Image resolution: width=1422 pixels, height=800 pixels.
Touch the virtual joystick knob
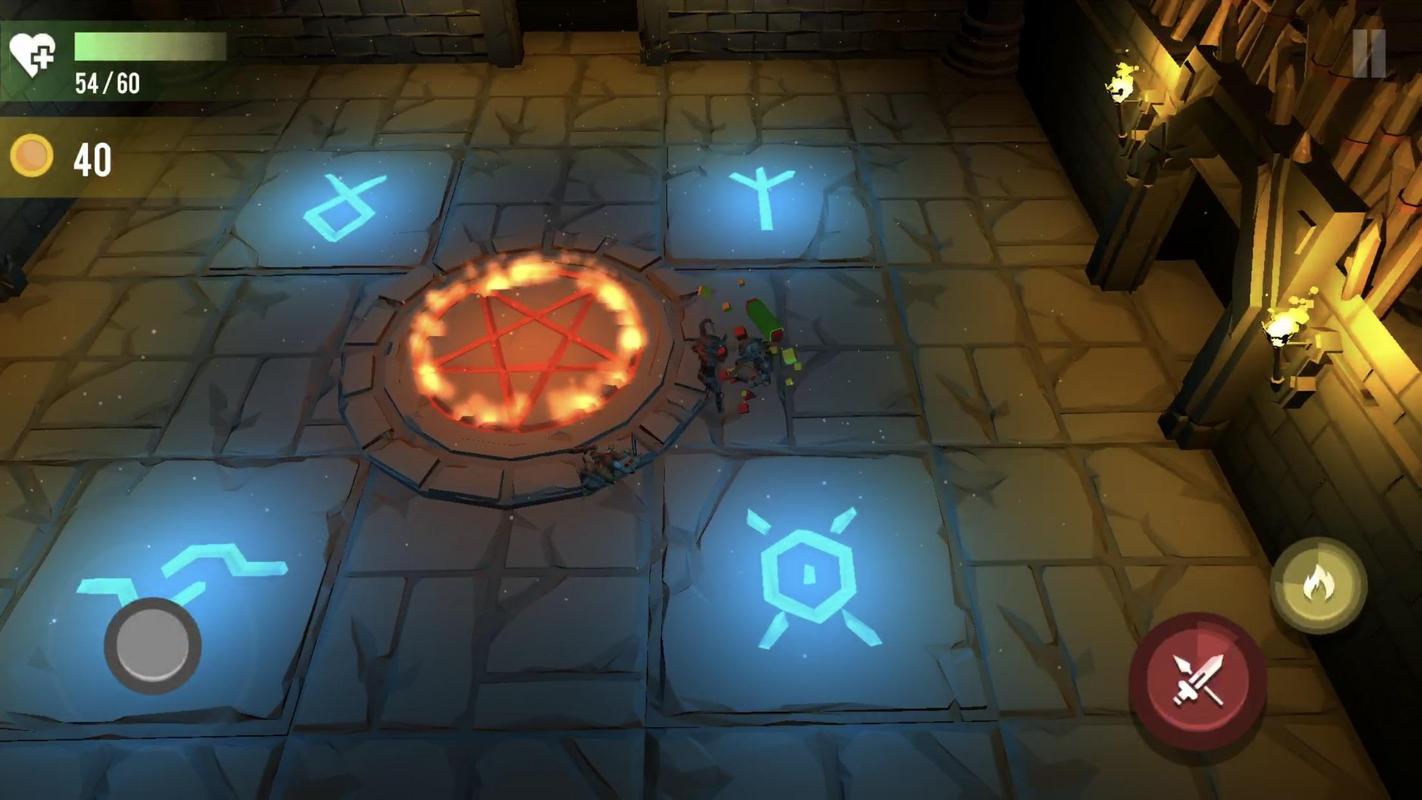[x=153, y=645]
